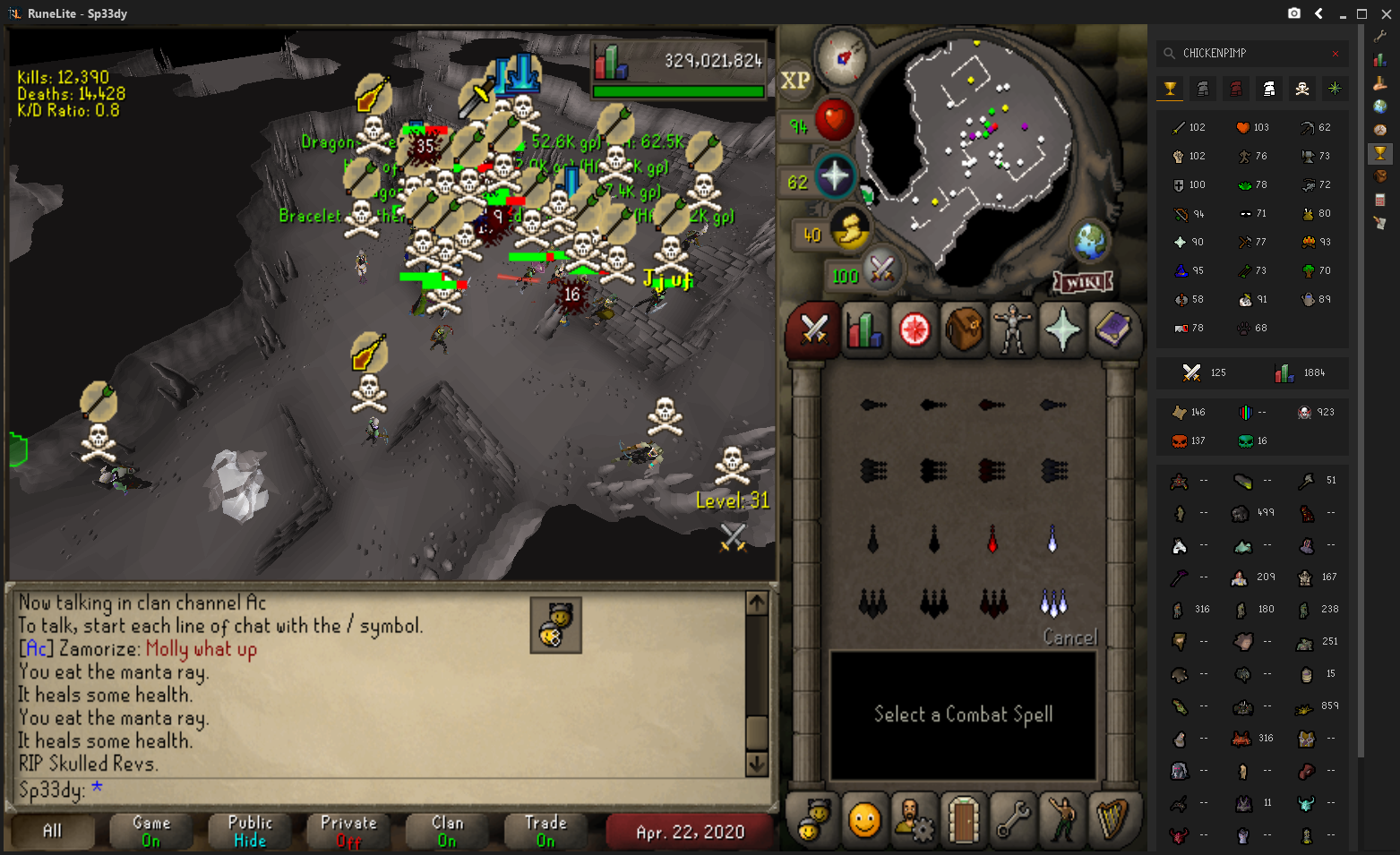Toggle run energy orb
Viewport: 1400px width, 855px height.
(849, 230)
